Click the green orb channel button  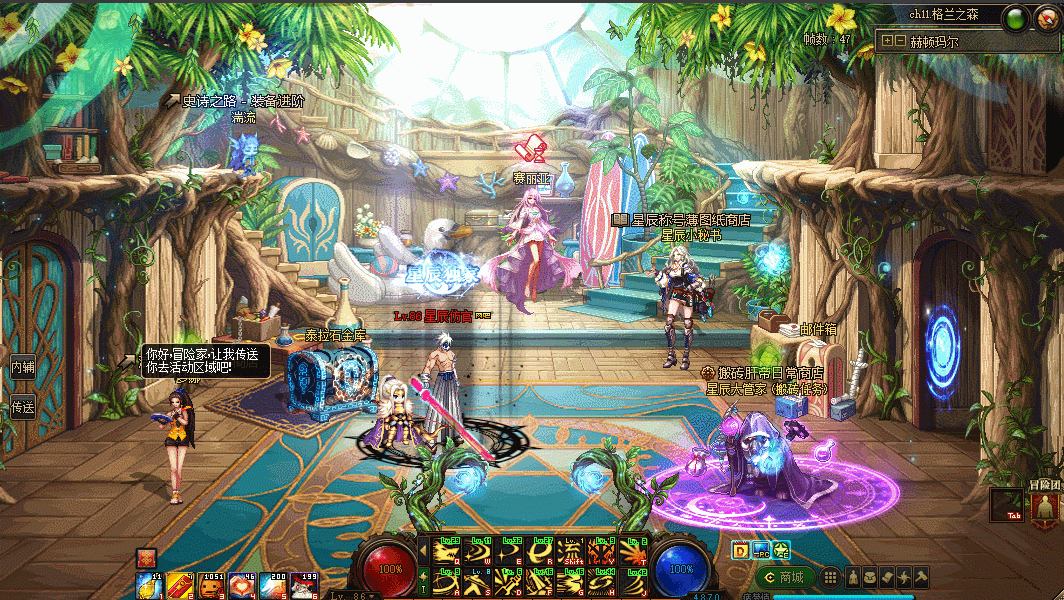1016,17
